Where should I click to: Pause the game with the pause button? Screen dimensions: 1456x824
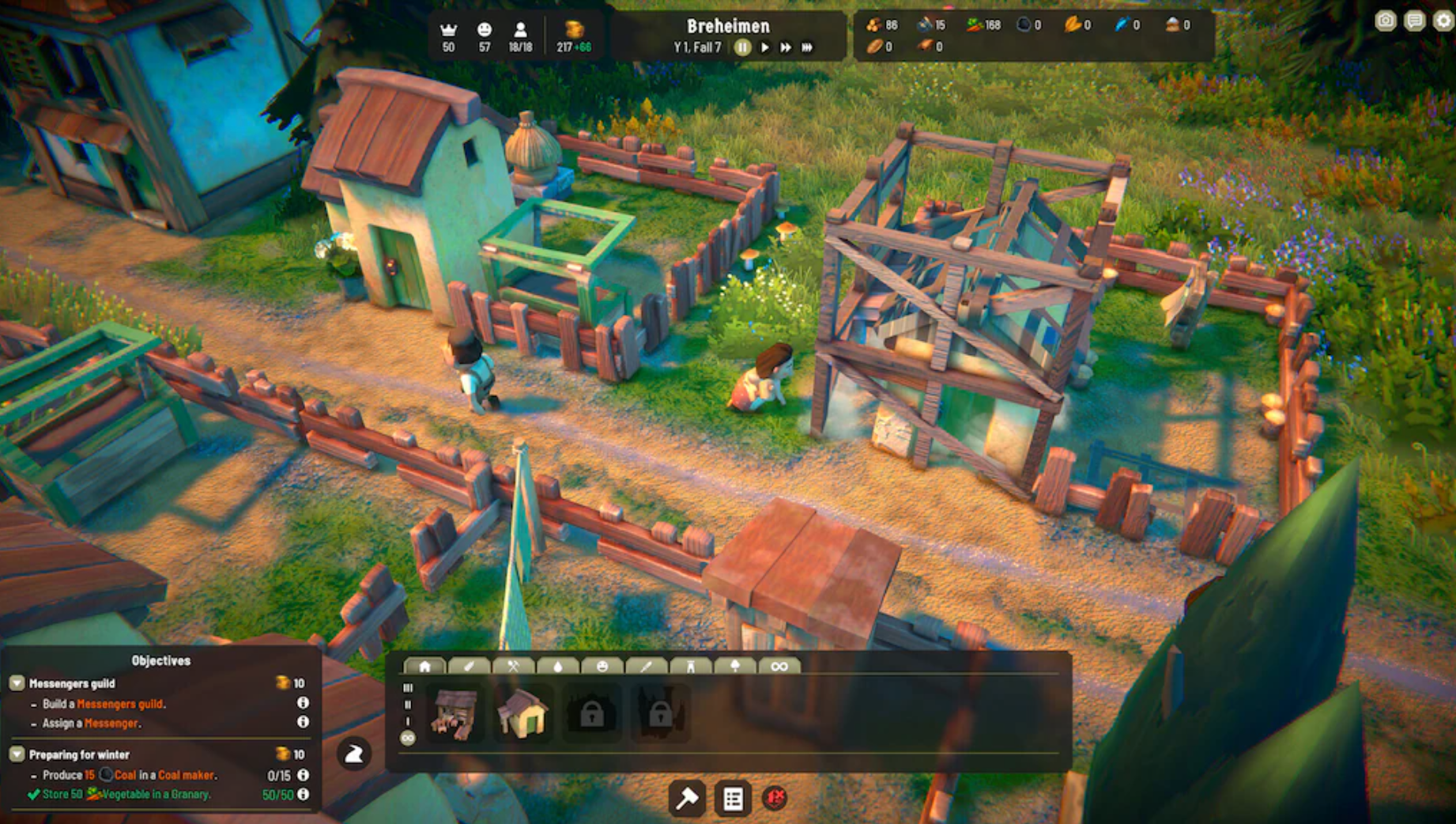(x=742, y=46)
